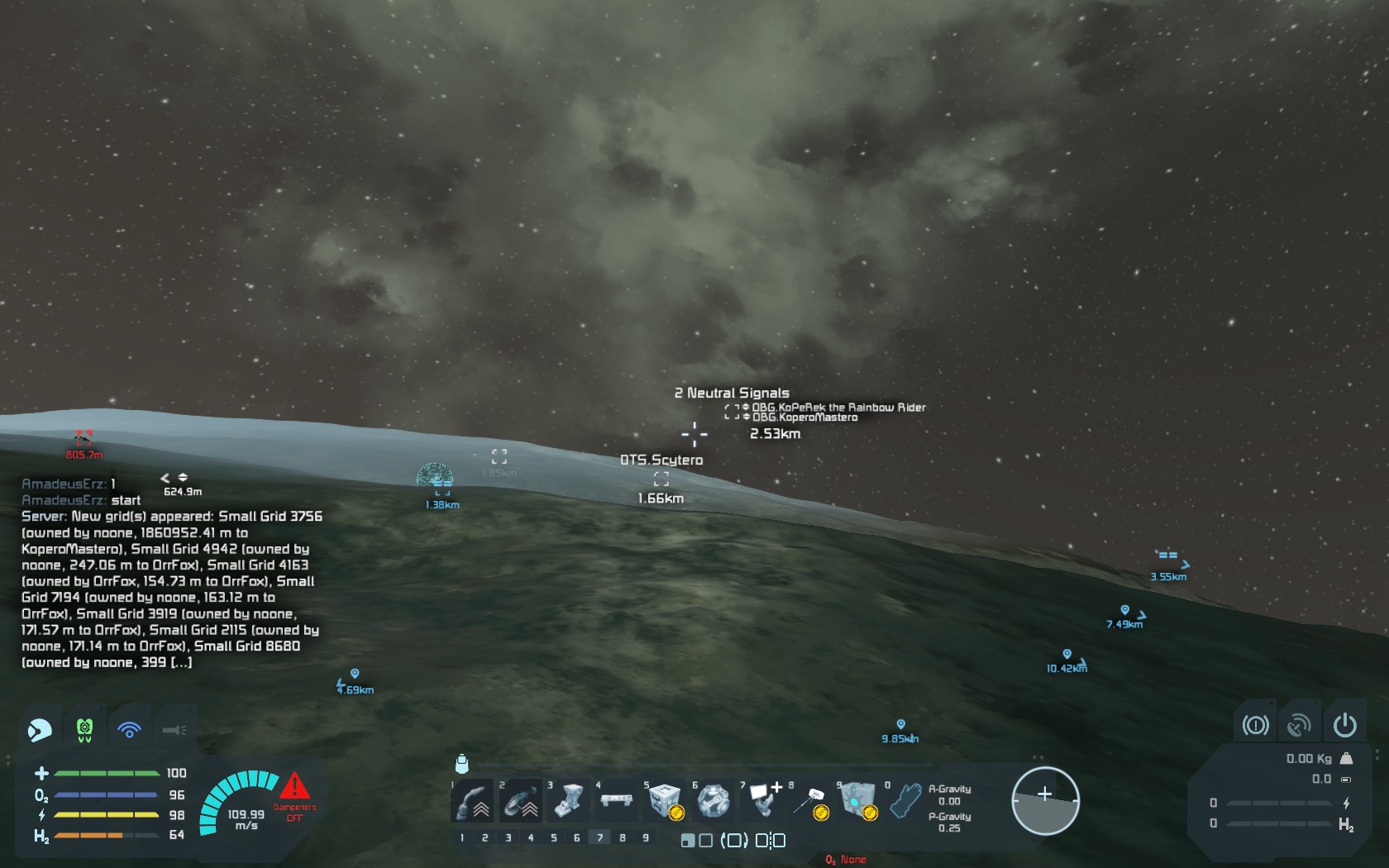Toggle the ship power icon
1389x868 pixels.
pos(1345,725)
